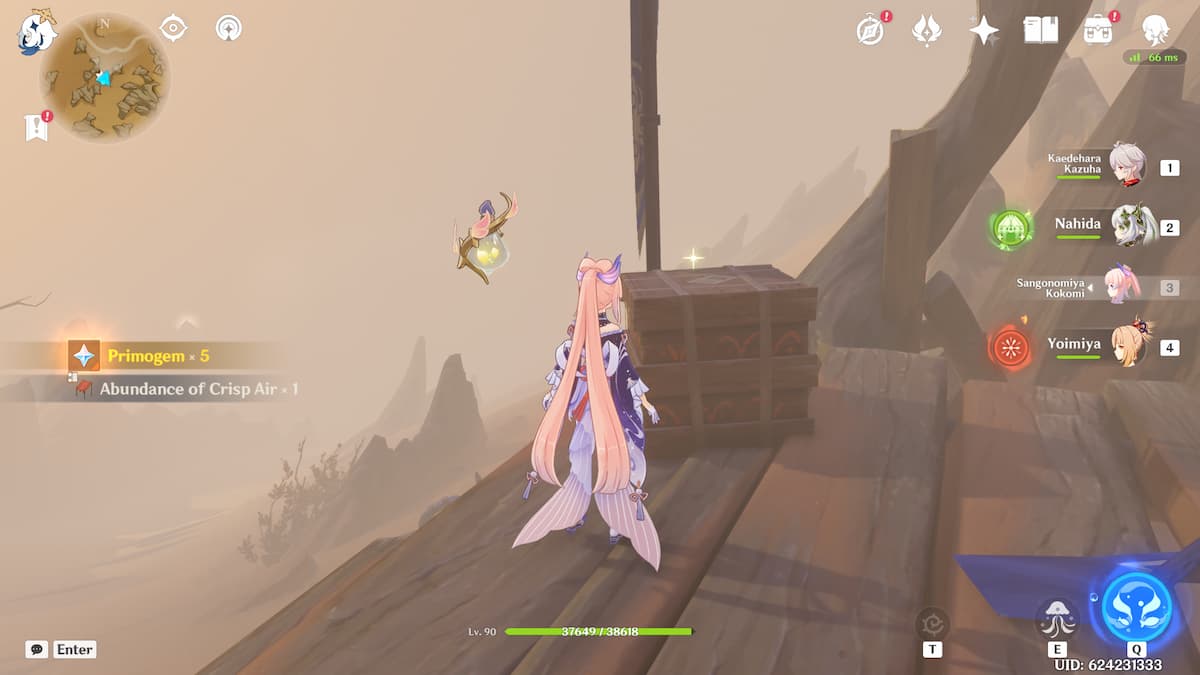Image resolution: width=1200 pixels, height=675 pixels.
Task: Switch to Yoimiya in the party
Action: 1128,345
